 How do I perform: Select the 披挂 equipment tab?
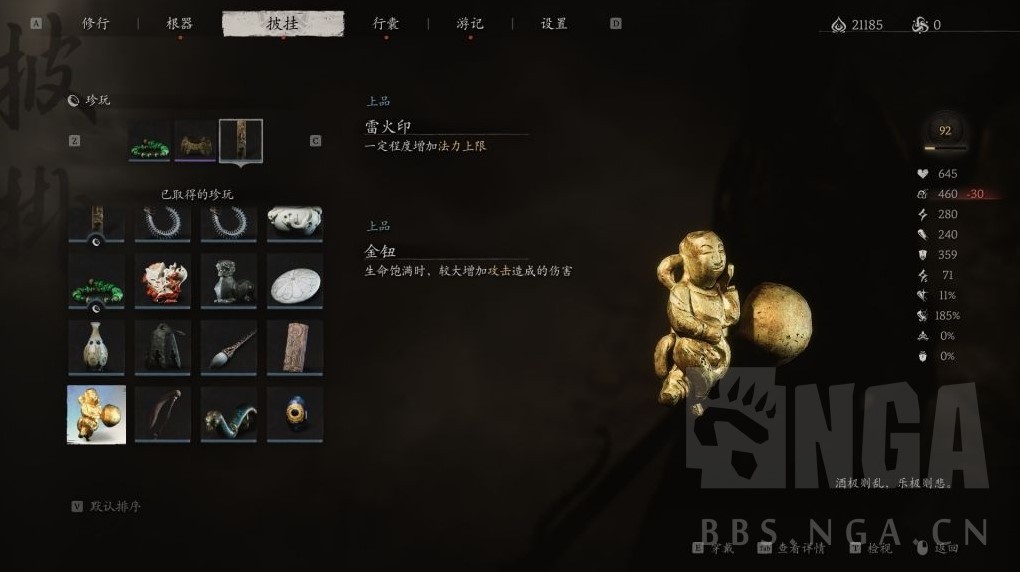click(x=283, y=24)
